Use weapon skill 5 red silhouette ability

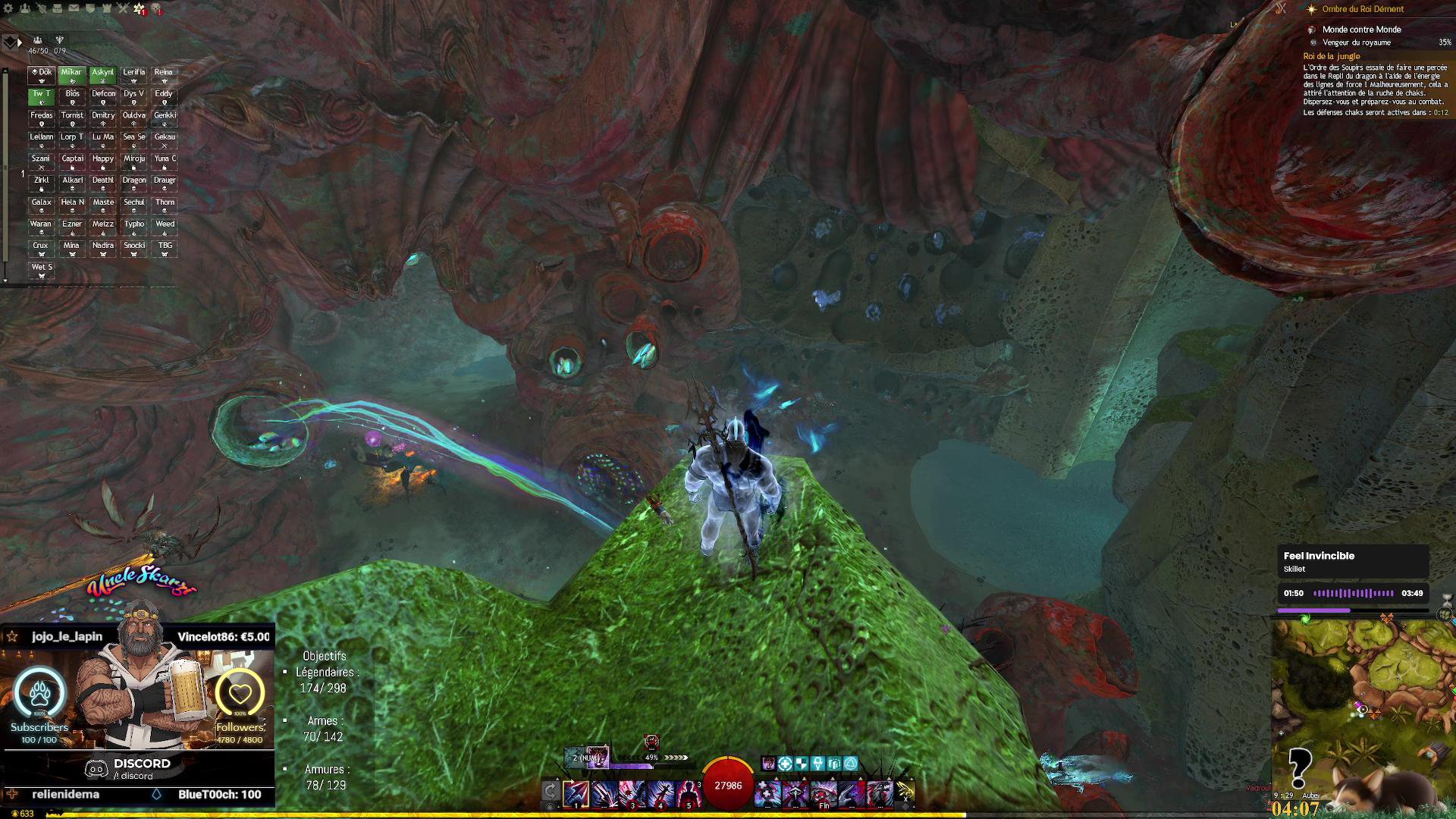click(x=688, y=793)
